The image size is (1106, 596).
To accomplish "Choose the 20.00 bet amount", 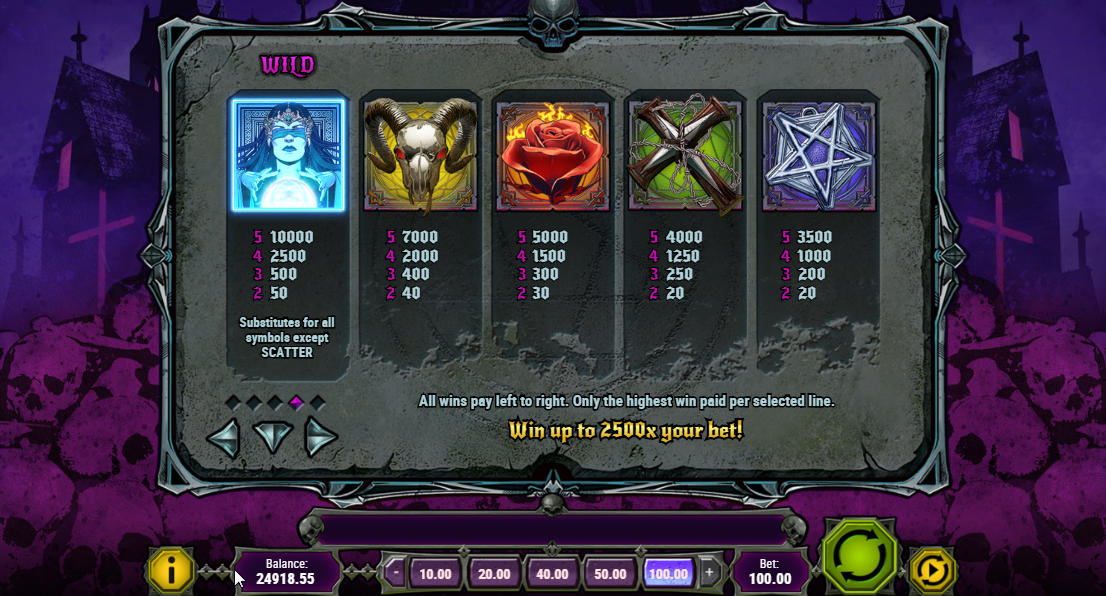I will 494,574.
